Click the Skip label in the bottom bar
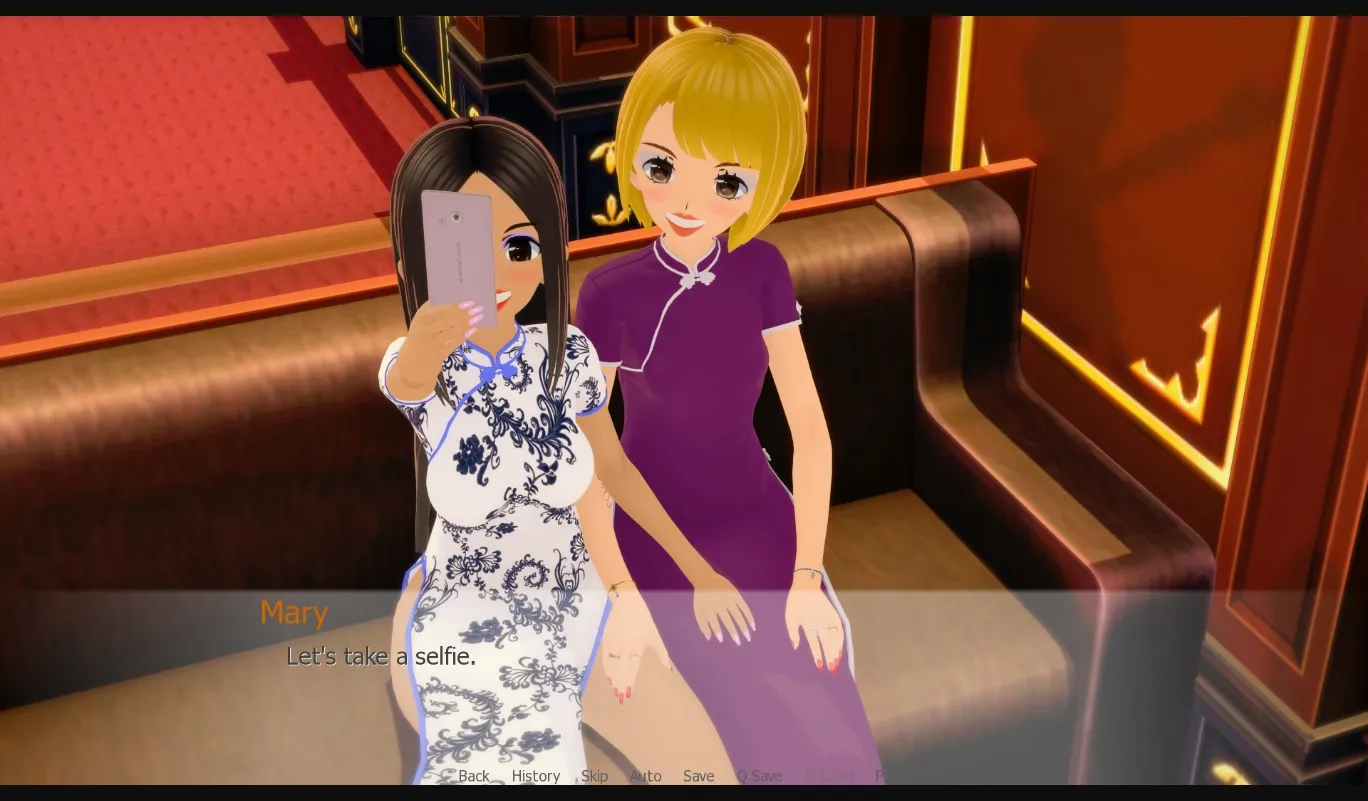This screenshot has width=1368, height=801. (x=594, y=776)
